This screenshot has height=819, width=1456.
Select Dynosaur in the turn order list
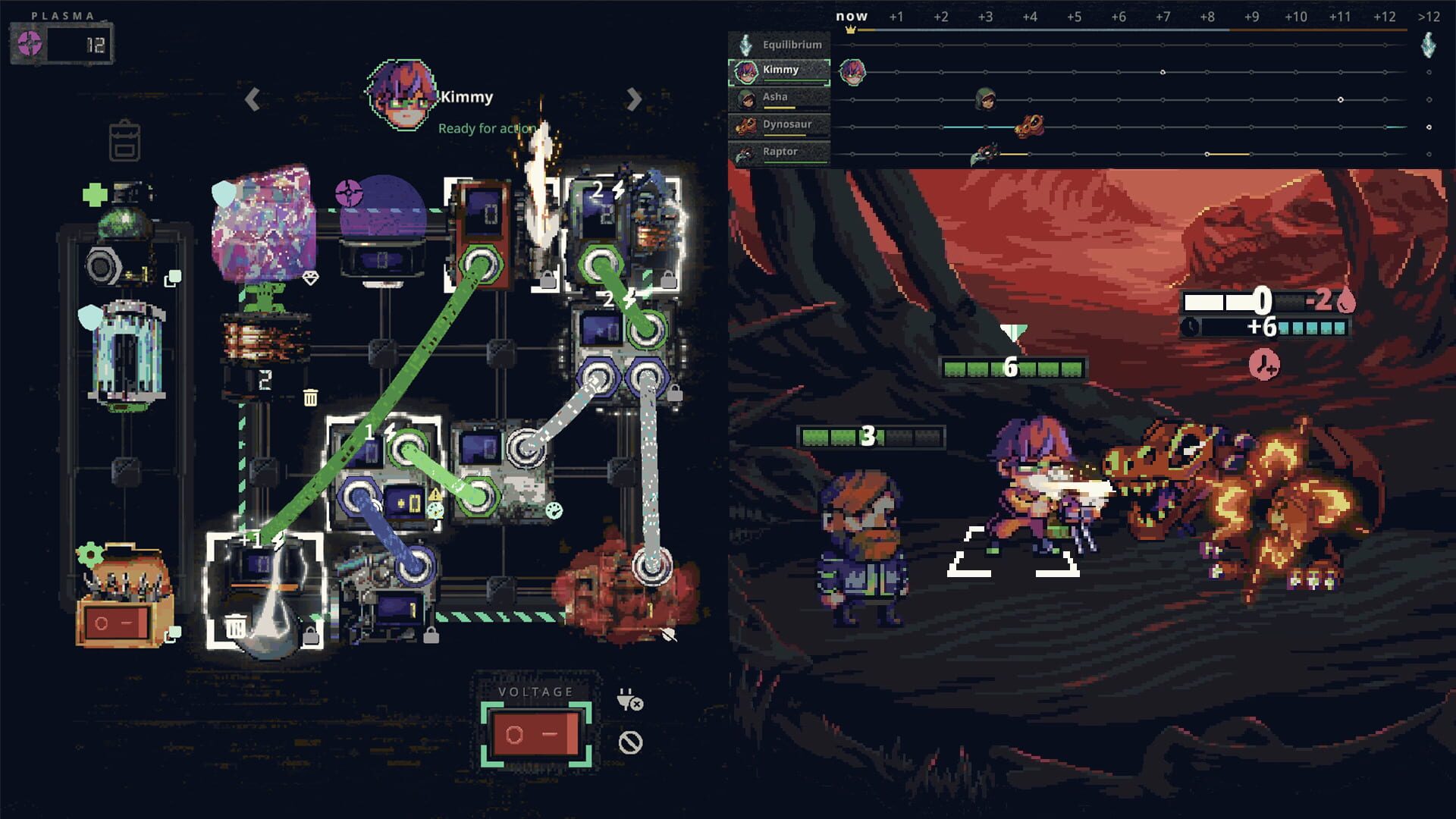(785, 124)
